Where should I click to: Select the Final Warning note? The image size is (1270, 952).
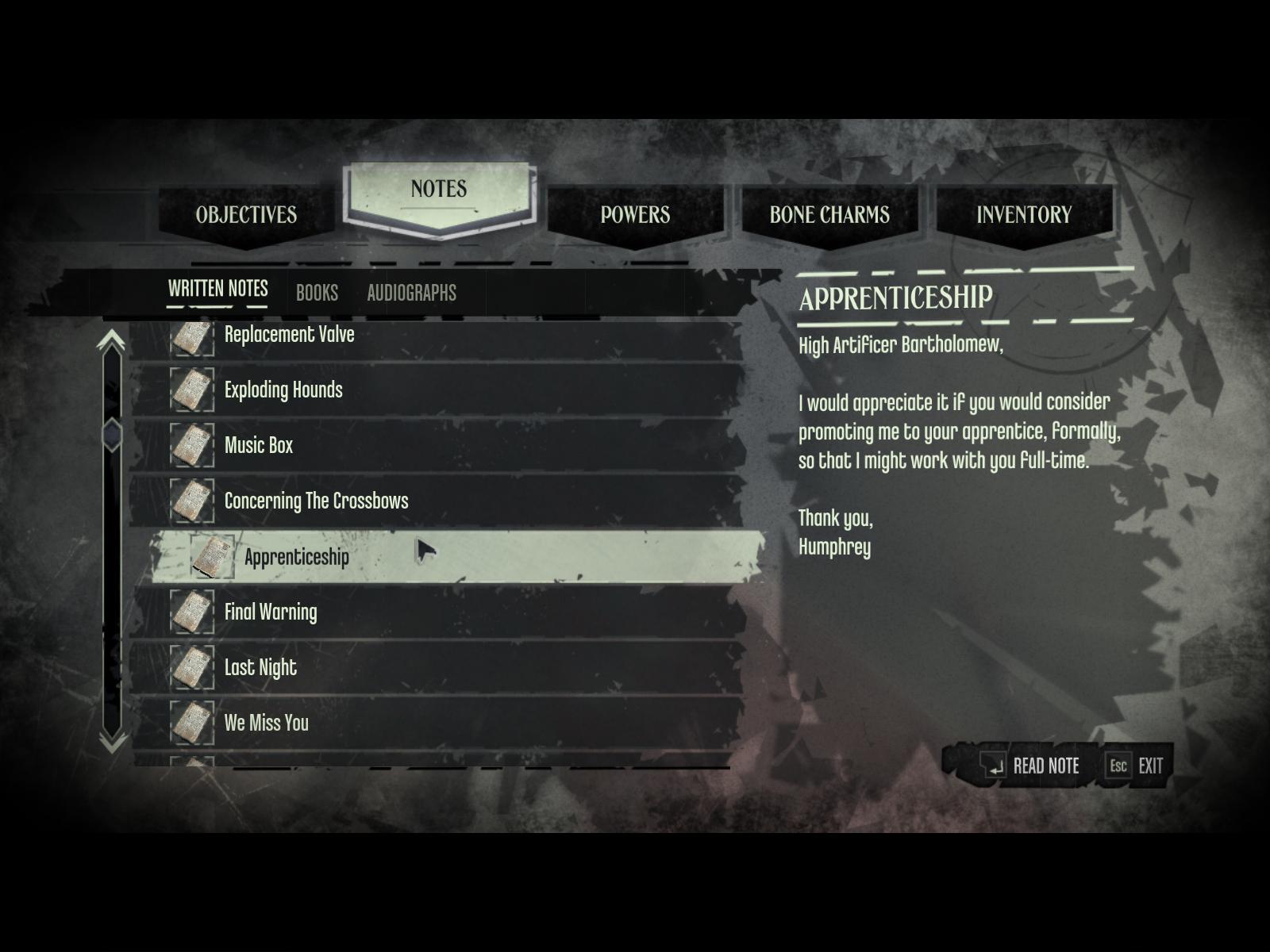point(271,612)
